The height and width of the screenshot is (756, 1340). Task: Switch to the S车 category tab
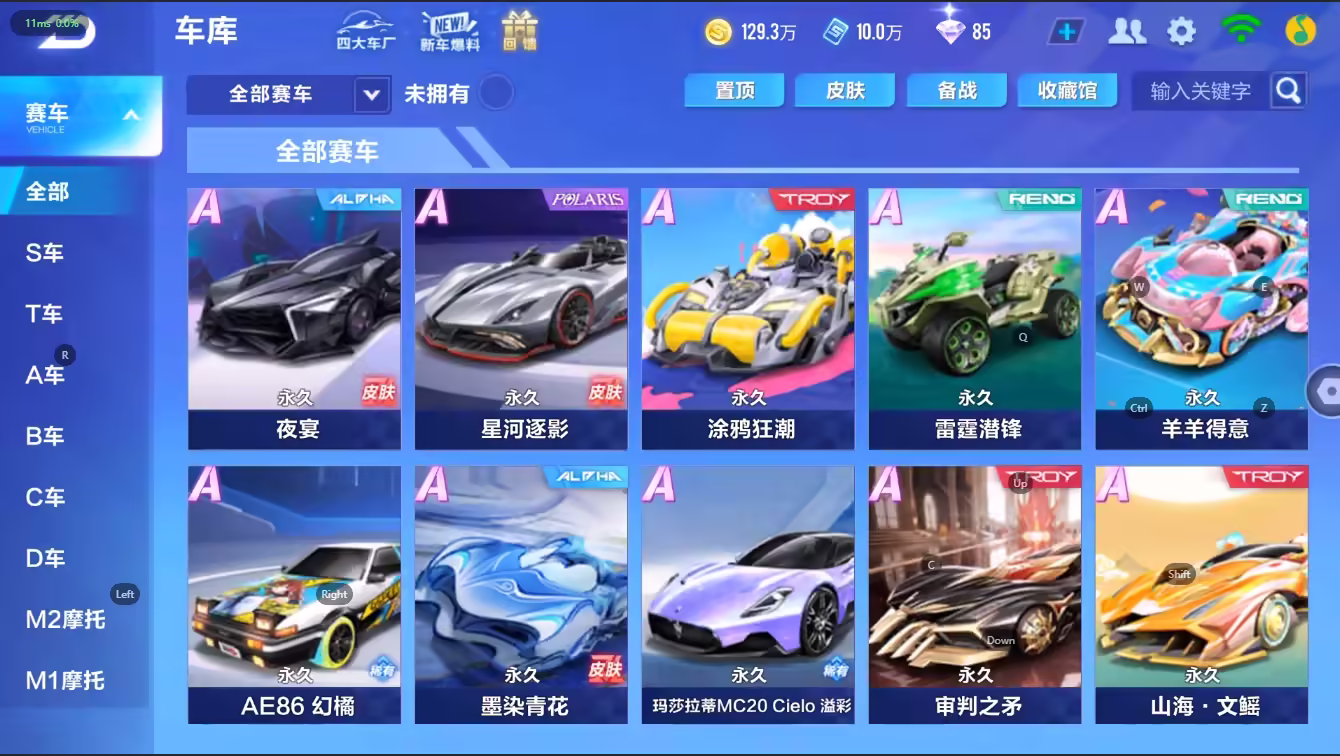pos(45,253)
